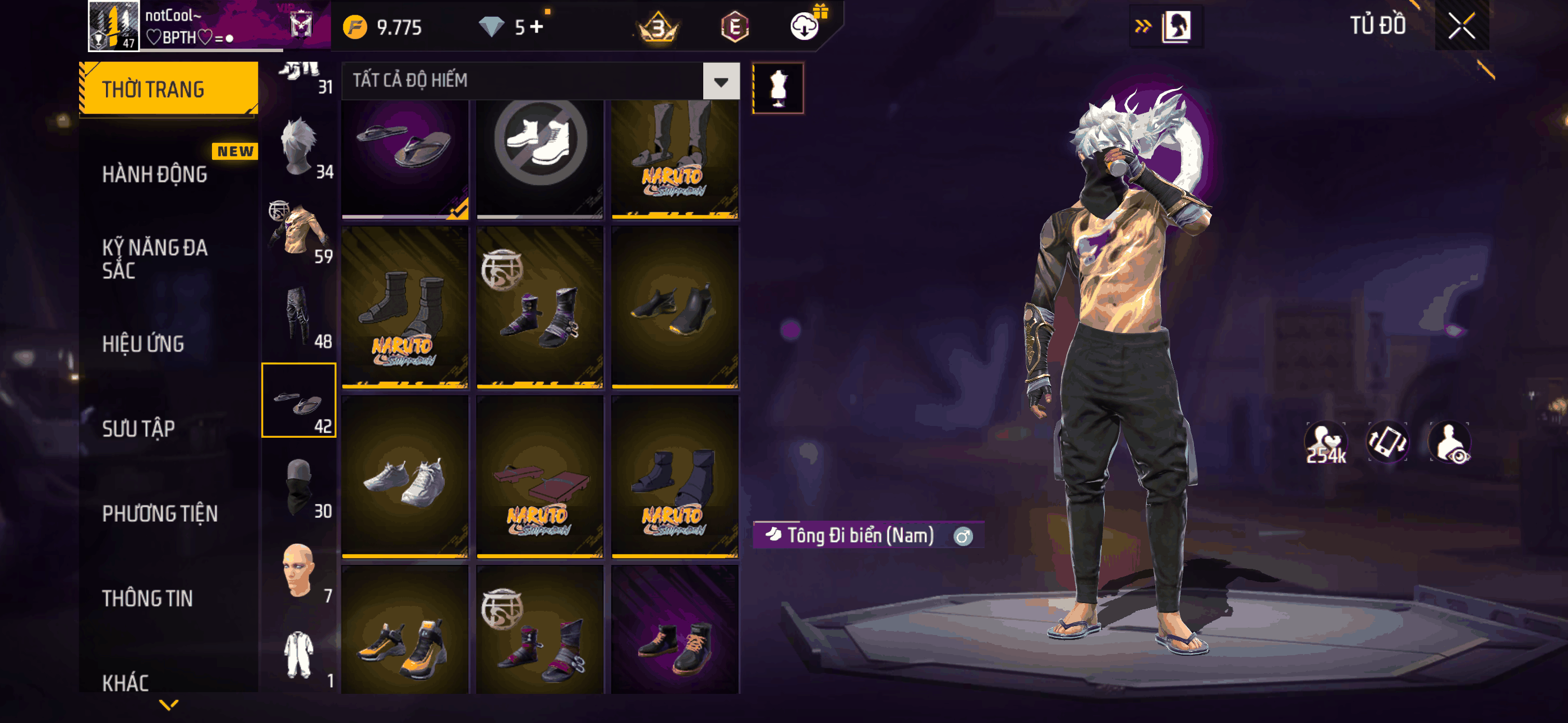The width and height of the screenshot is (1568, 723).
Task: Select the top clothing category showing 59
Action: click(299, 234)
